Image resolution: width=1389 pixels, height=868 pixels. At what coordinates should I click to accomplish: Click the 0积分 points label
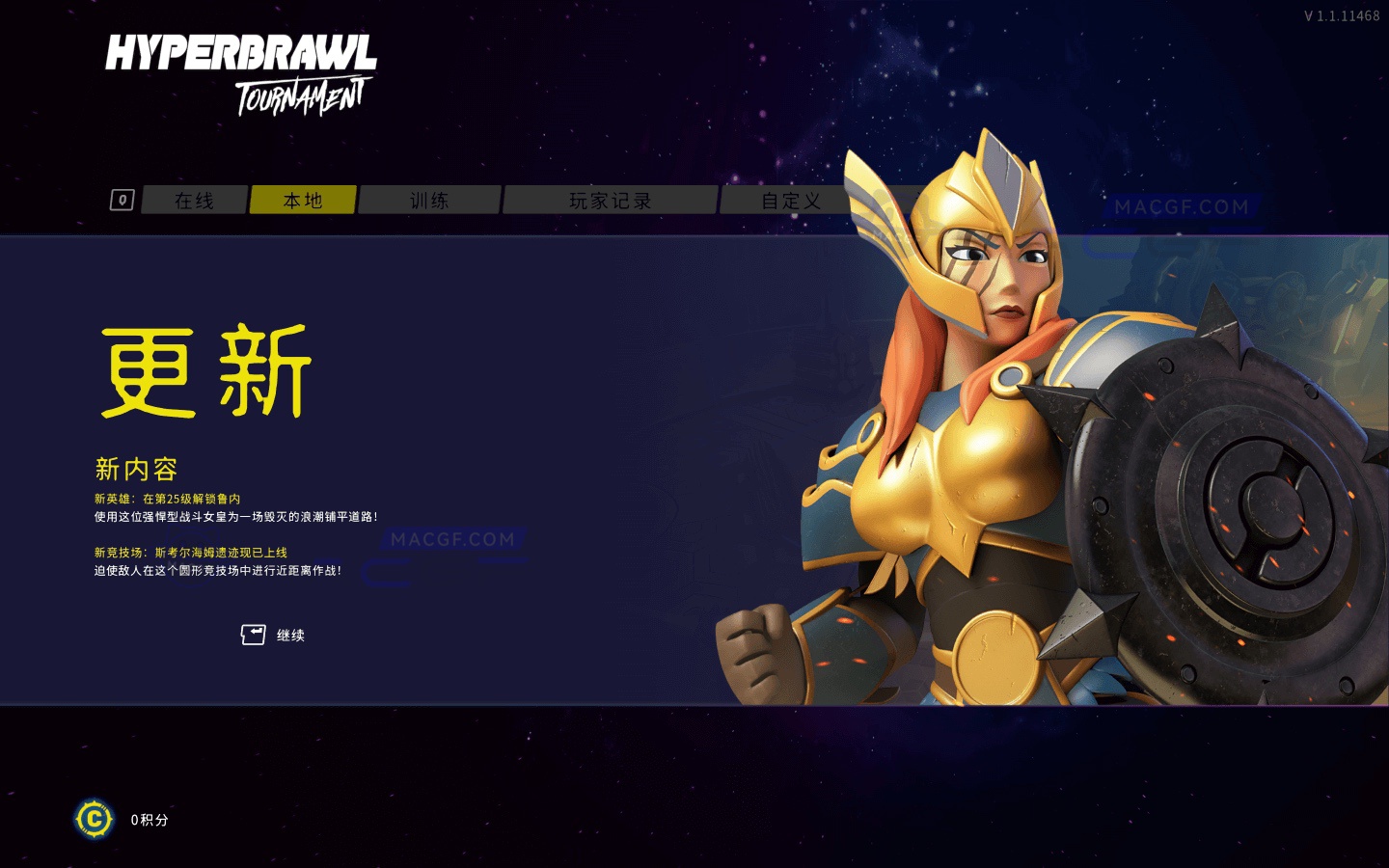click(149, 820)
